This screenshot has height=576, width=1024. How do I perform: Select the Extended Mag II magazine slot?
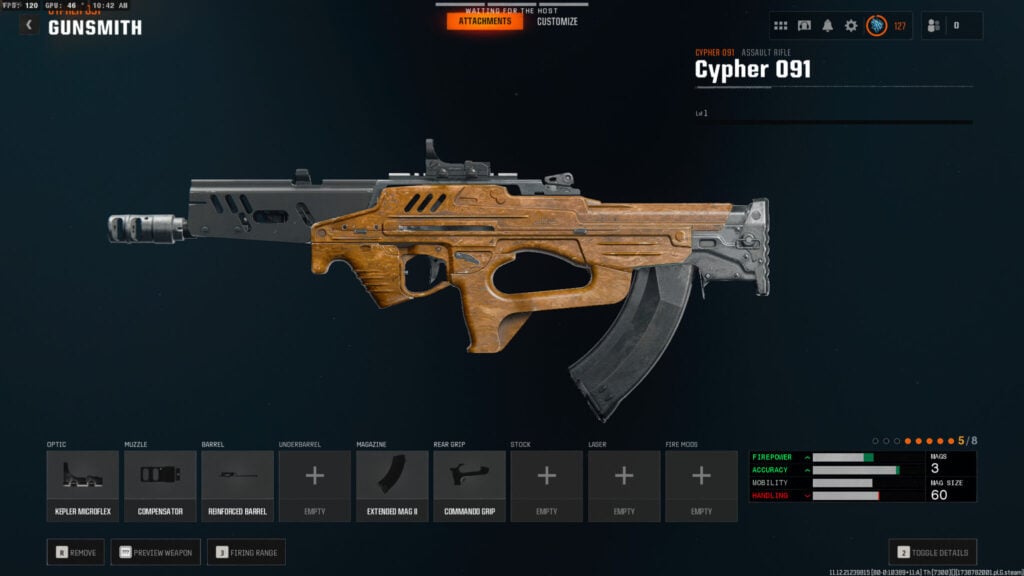(392, 486)
